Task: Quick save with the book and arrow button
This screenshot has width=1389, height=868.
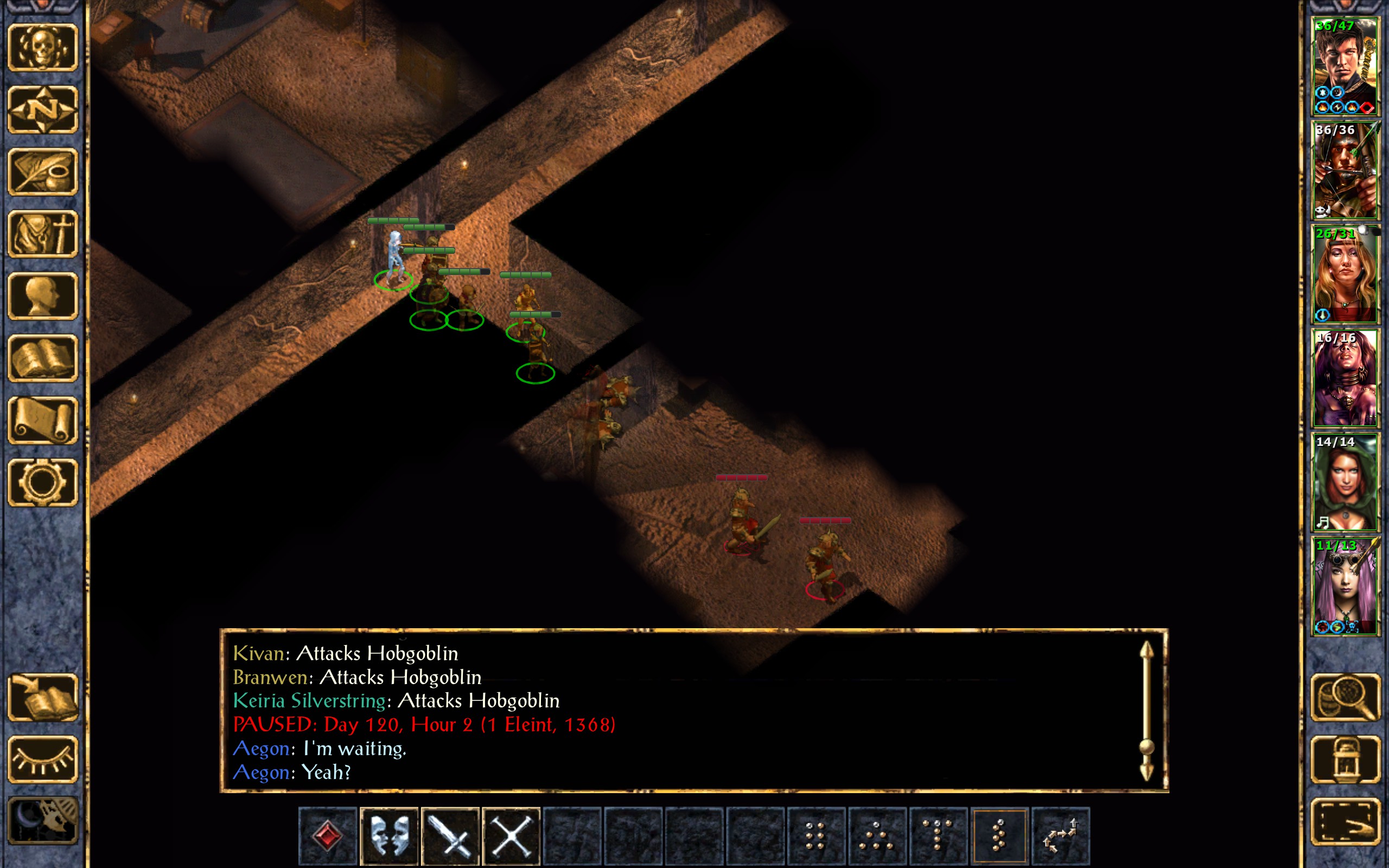Action: point(43,698)
